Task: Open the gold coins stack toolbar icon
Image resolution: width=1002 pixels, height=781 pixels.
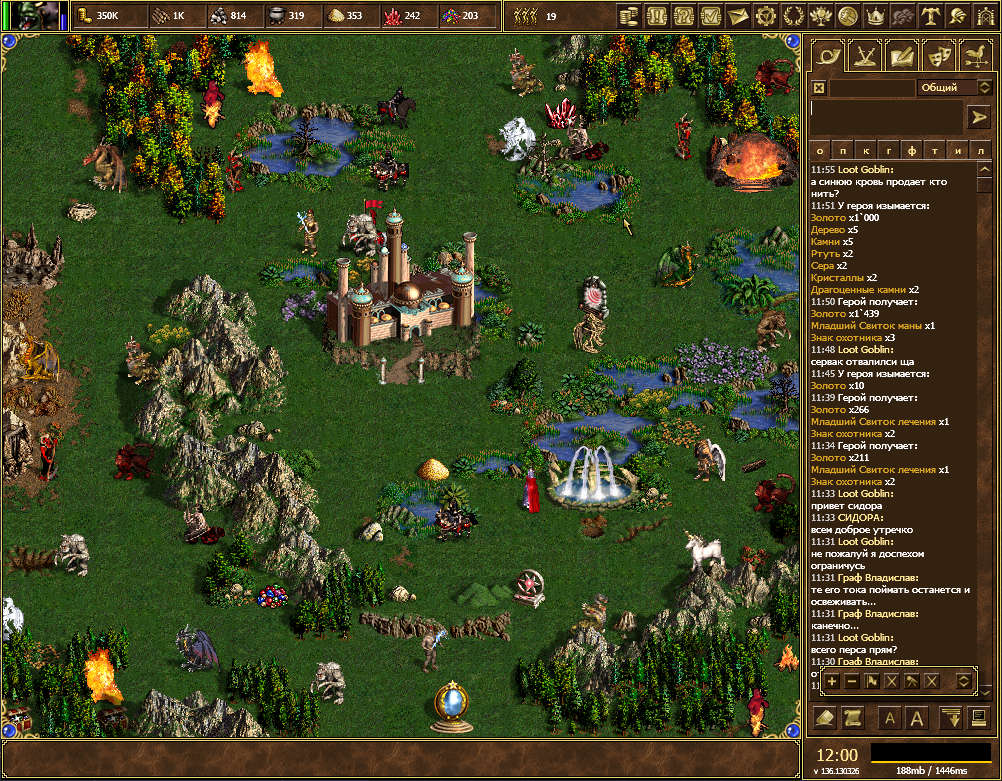Action: (x=629, y=15)
